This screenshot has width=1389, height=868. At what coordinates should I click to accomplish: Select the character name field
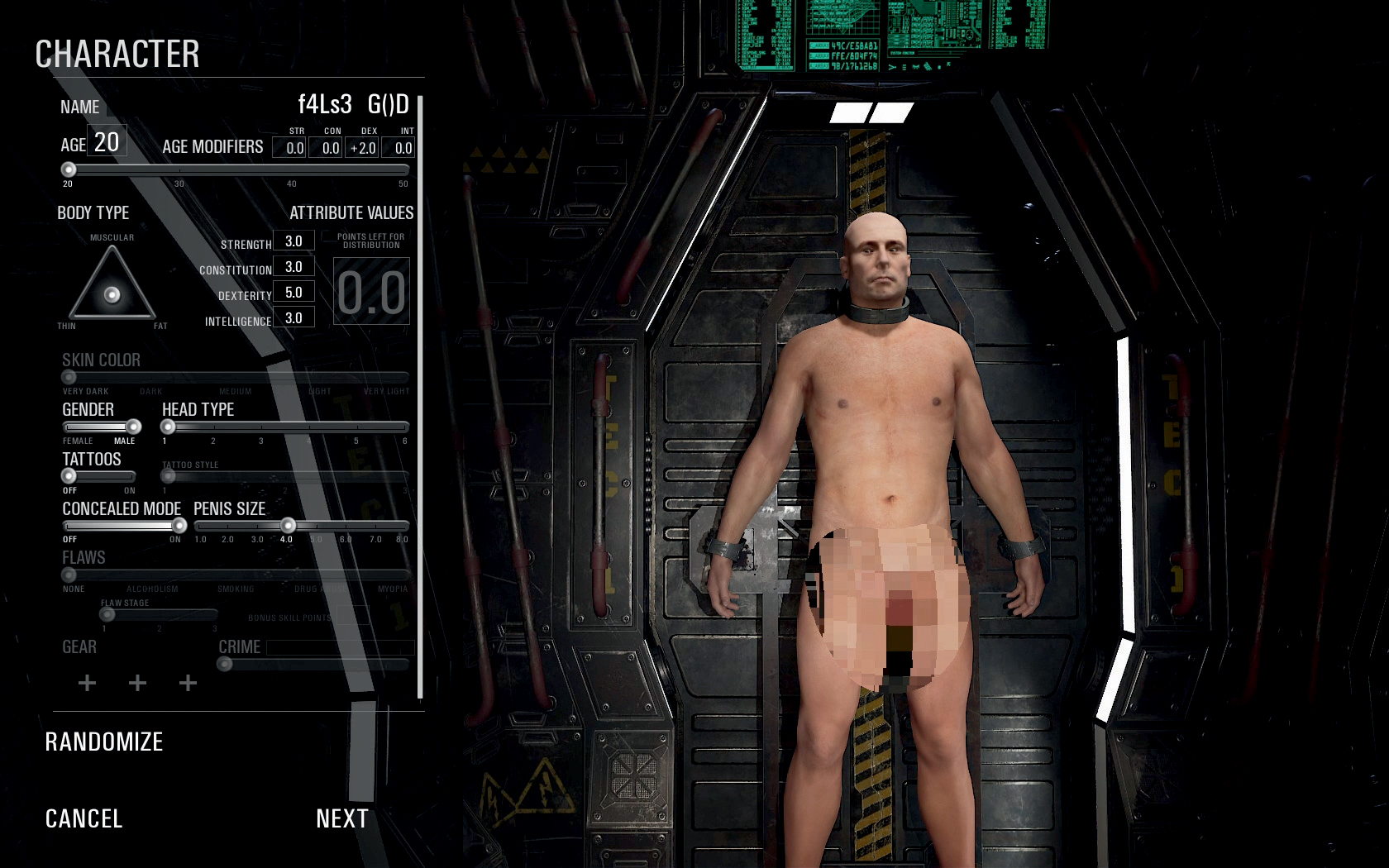[352, 105]
